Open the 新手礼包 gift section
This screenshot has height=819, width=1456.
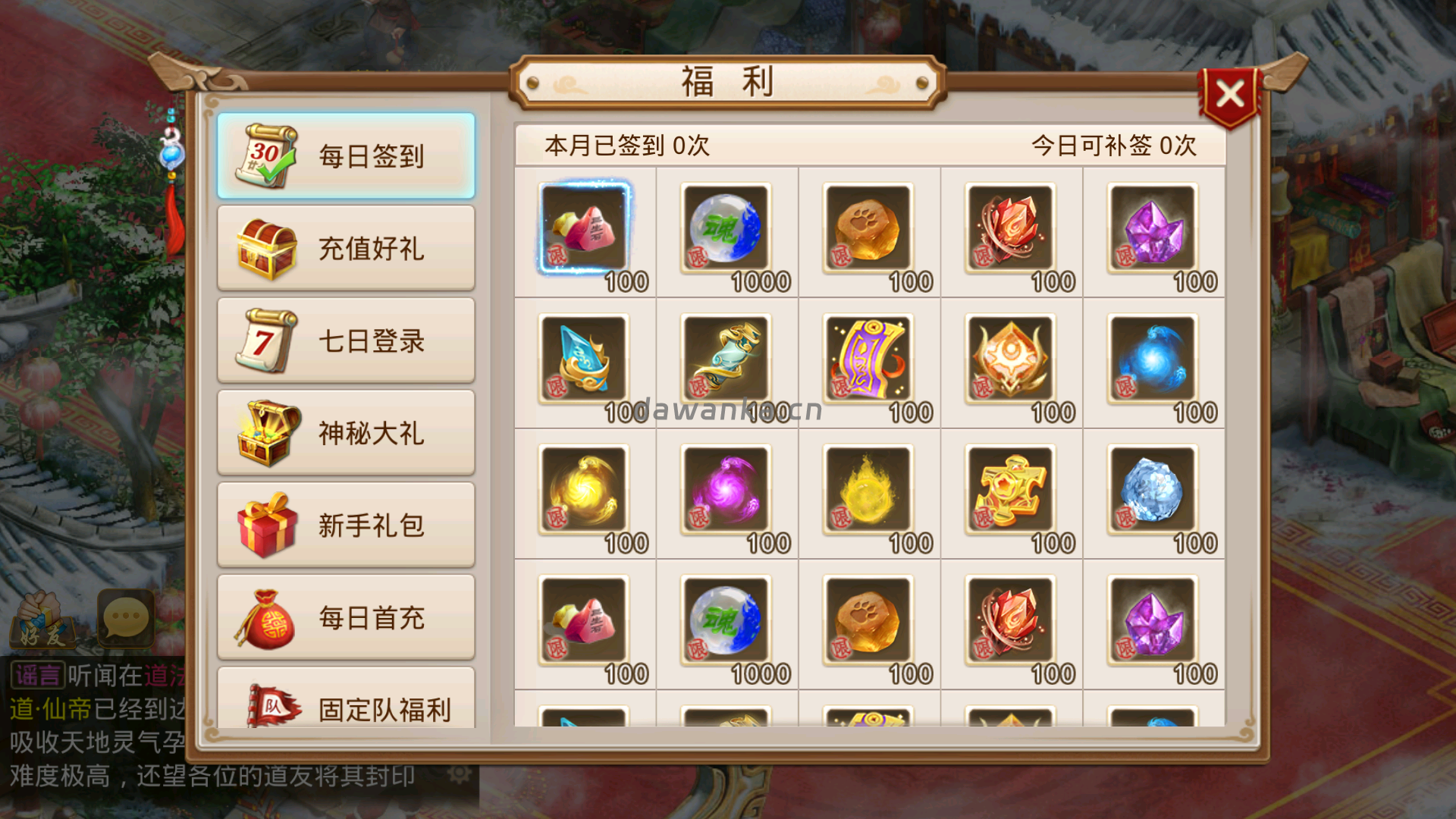tap(345, 525)
